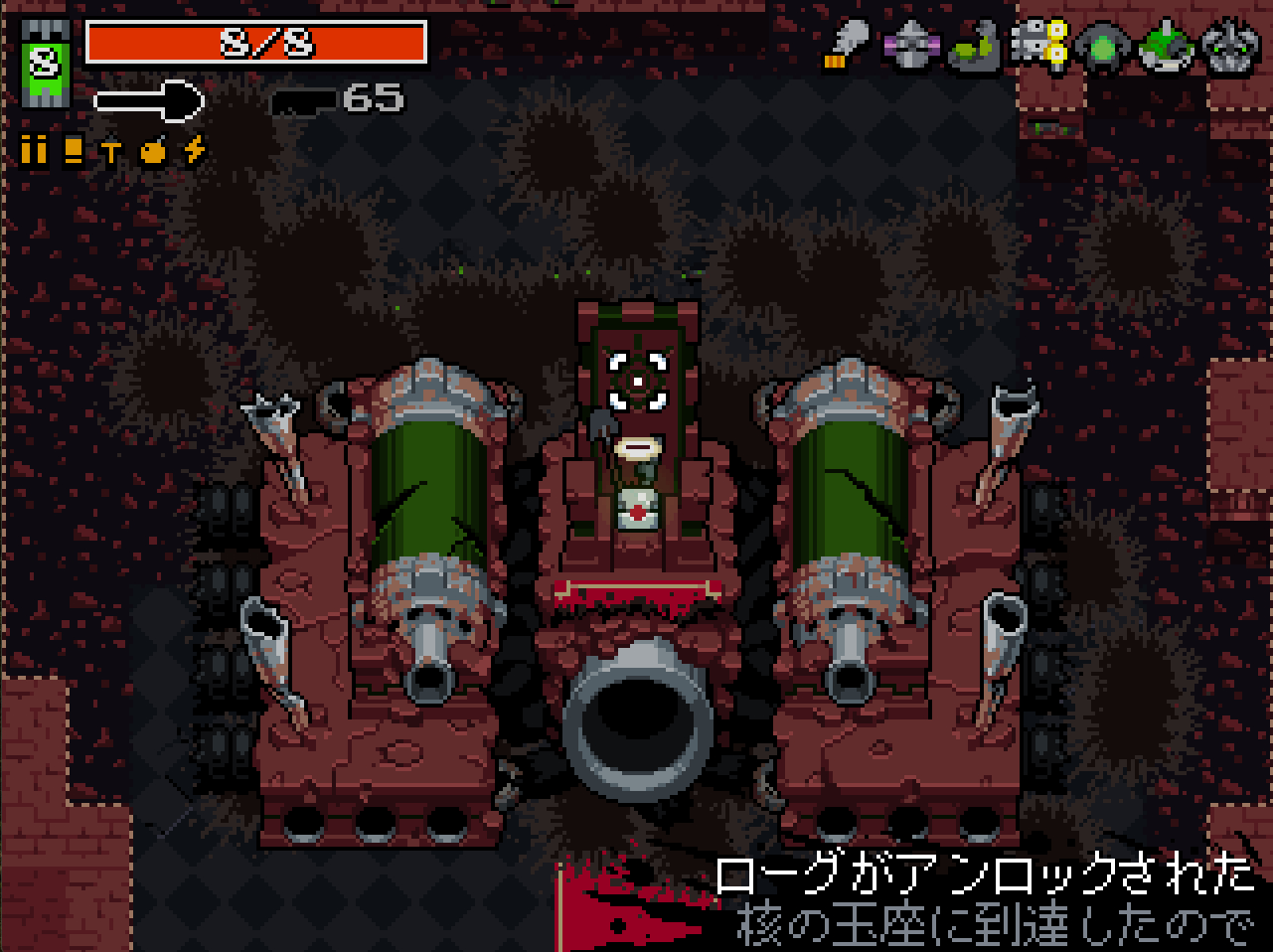Select the secondary gun weapon icon
The height and width of the screenshot is (952, 1273).
click(x=304, y=99)
